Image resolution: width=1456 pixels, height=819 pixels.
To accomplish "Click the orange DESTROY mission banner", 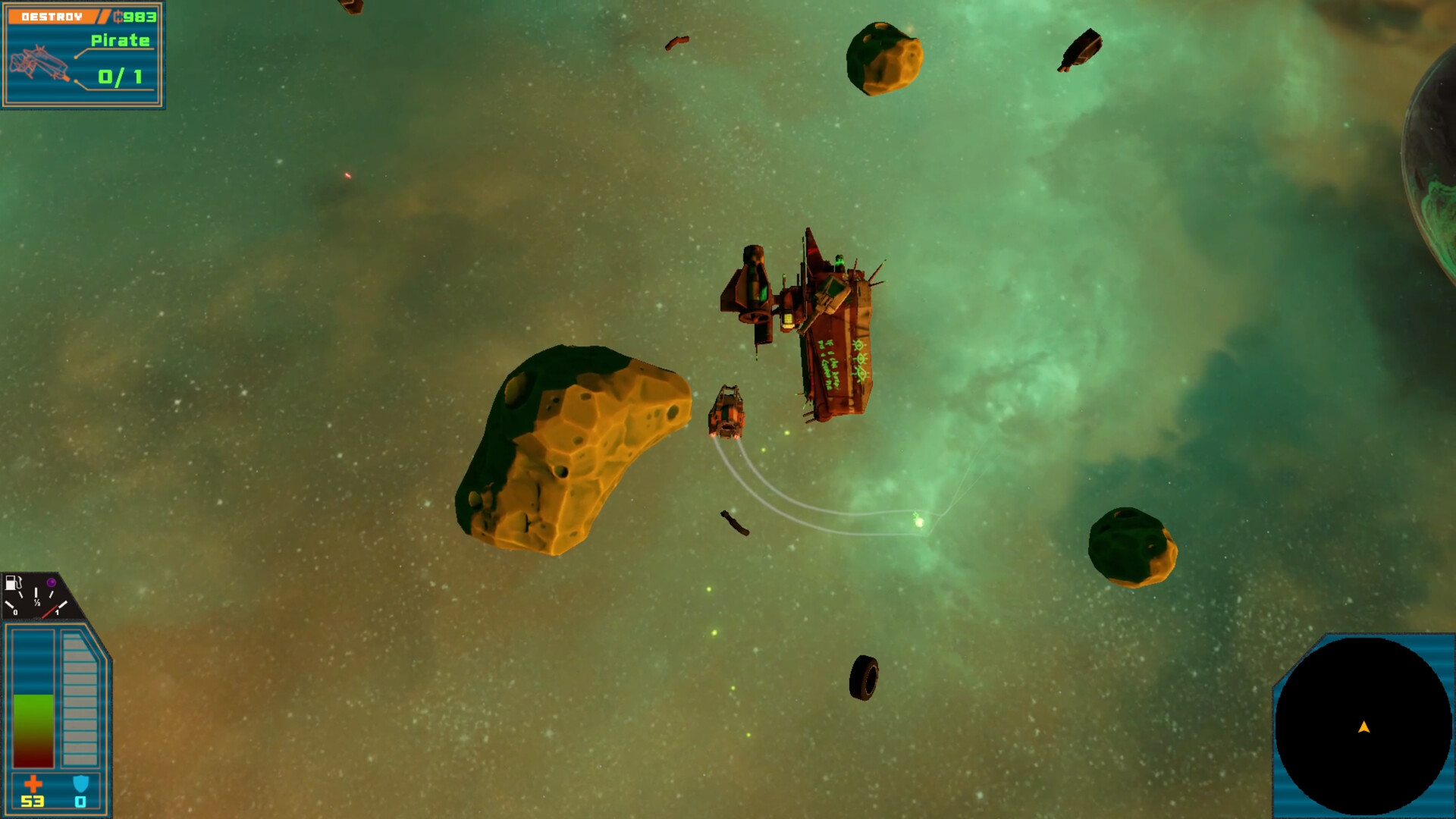I will (53, 15).
